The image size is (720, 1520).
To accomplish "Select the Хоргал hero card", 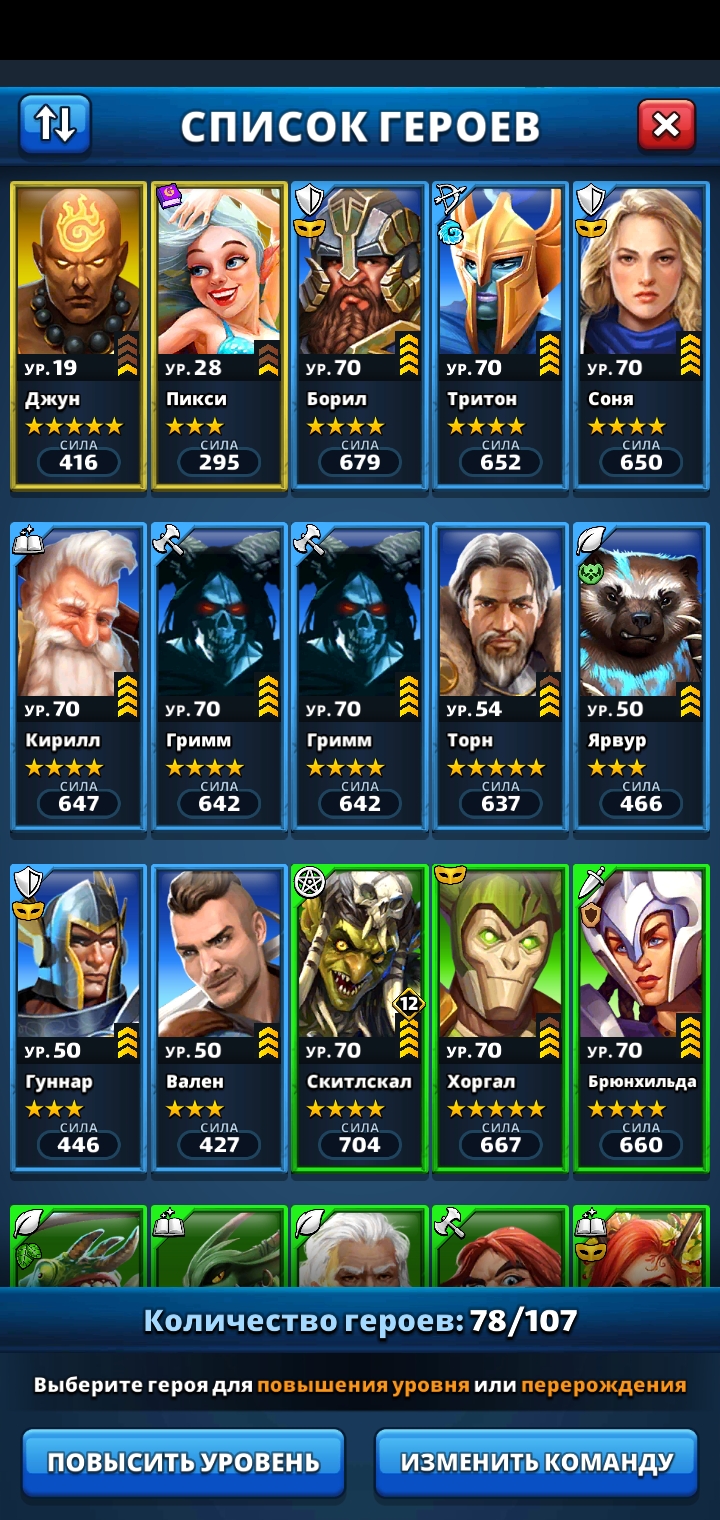I will [x=500, y=1018].
